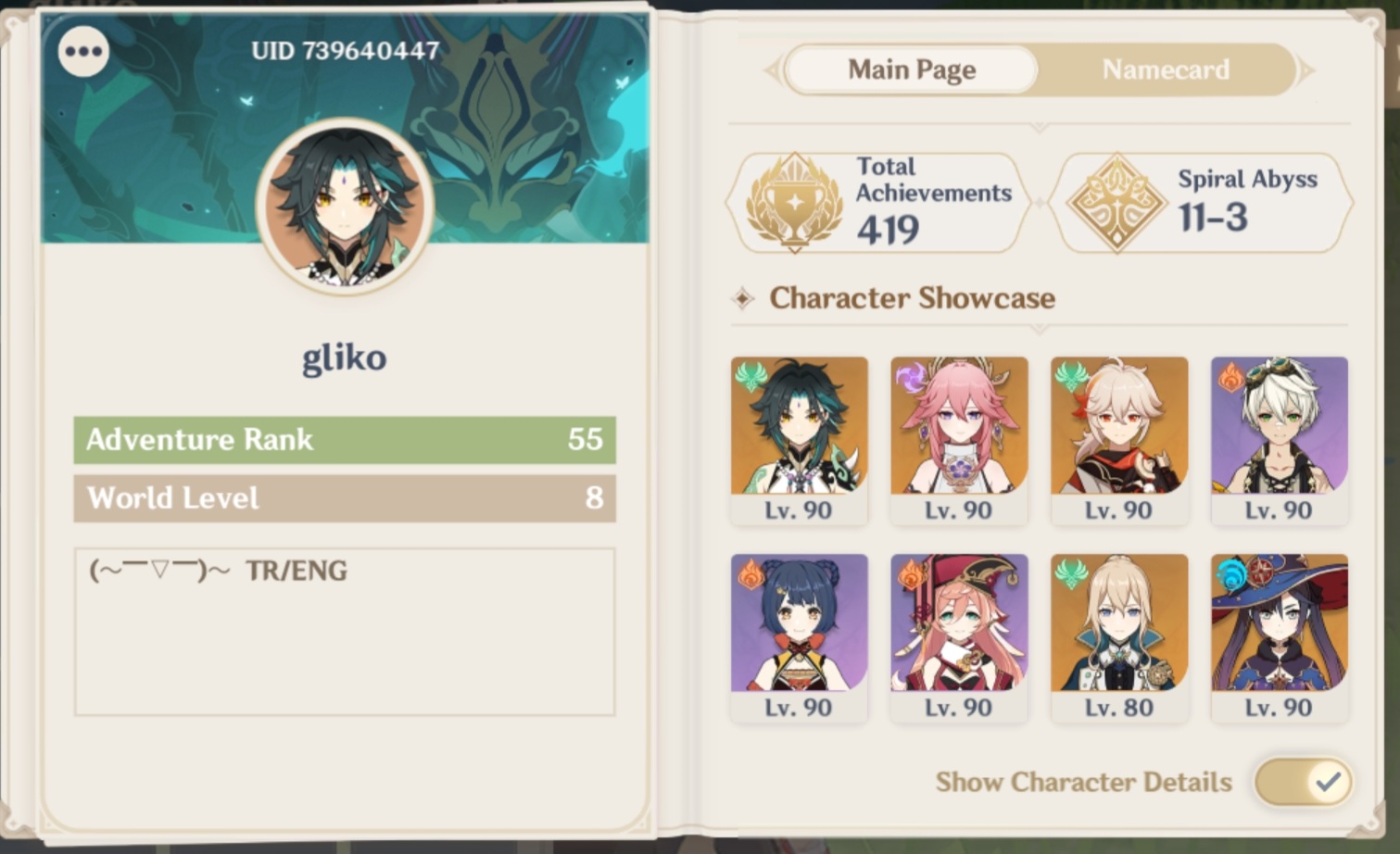This screenshot has height=854, width=1400.
Task: Click the Hydro element icon on Mona's card
Action: coord(1230,571)
